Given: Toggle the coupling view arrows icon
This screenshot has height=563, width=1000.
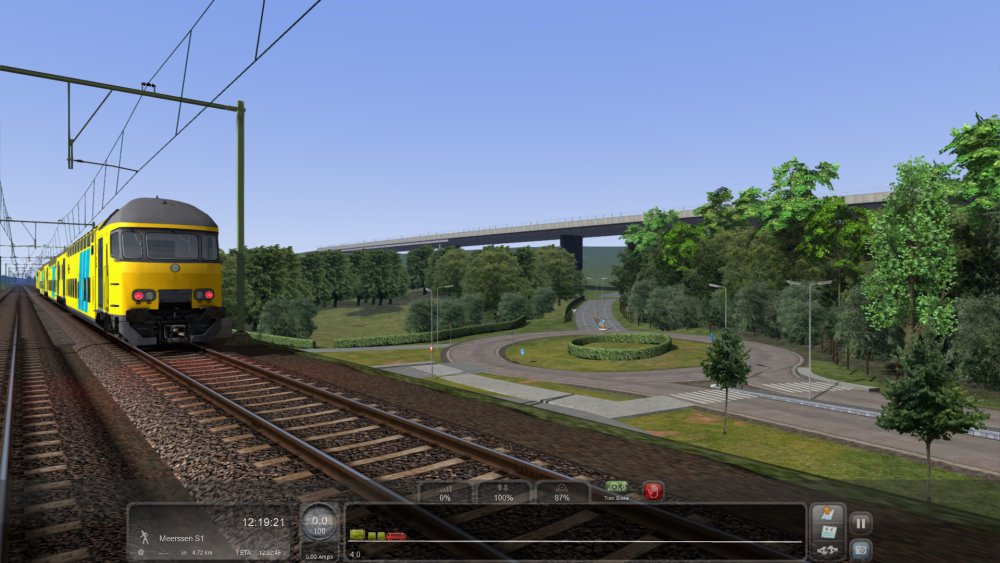Looking at the screenshot, I should [x=827, y=550].
